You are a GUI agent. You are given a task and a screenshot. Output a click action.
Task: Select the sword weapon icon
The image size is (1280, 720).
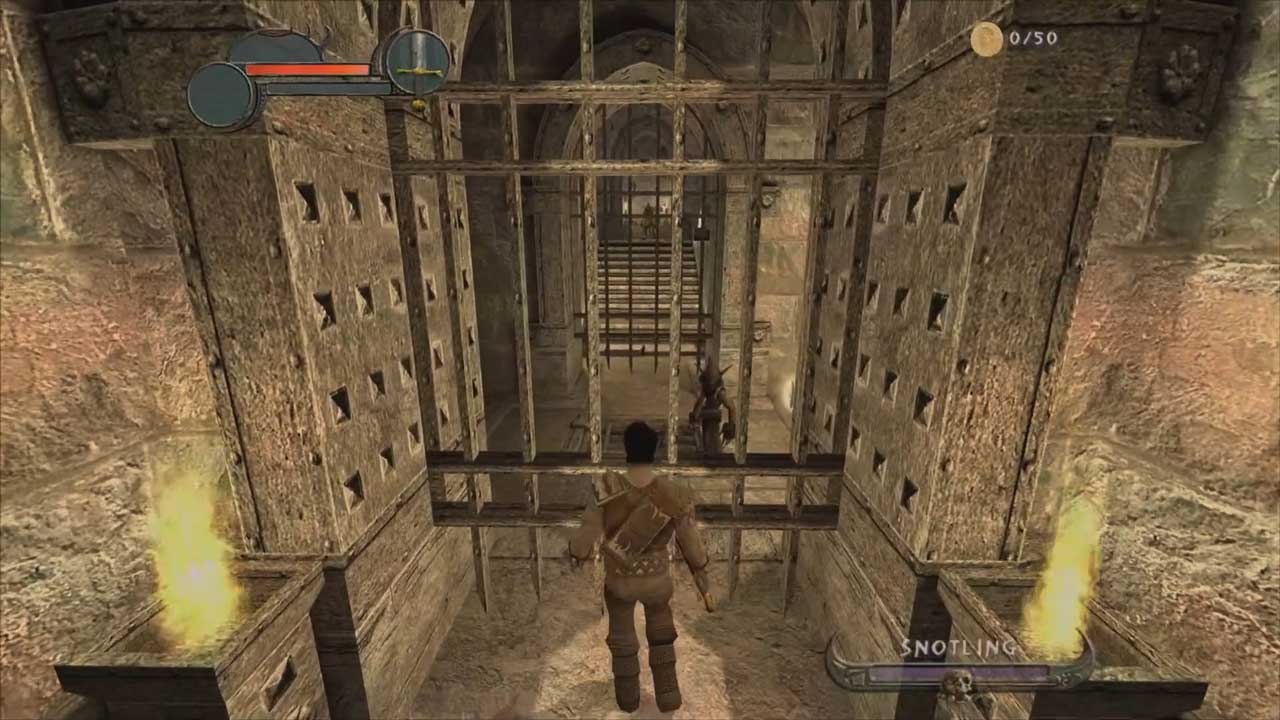[x=416, y=62]
